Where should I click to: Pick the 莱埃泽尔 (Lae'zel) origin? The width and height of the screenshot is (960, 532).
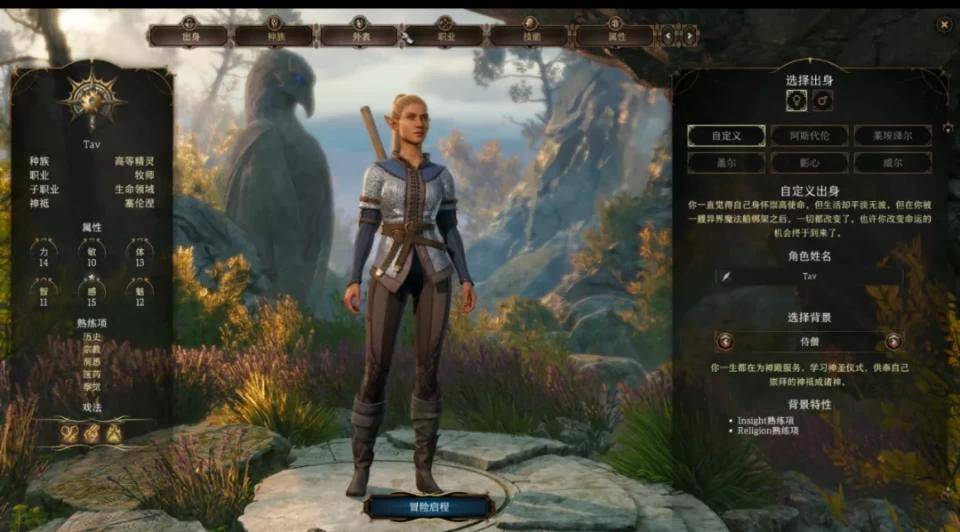coord(892,136)
